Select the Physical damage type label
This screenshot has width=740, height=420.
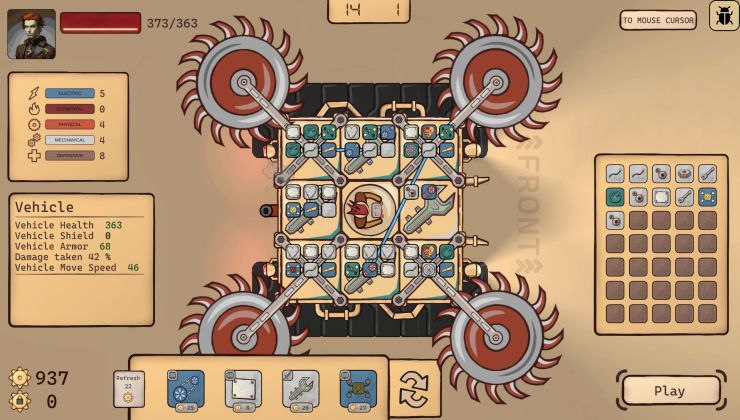click(70, 125)
